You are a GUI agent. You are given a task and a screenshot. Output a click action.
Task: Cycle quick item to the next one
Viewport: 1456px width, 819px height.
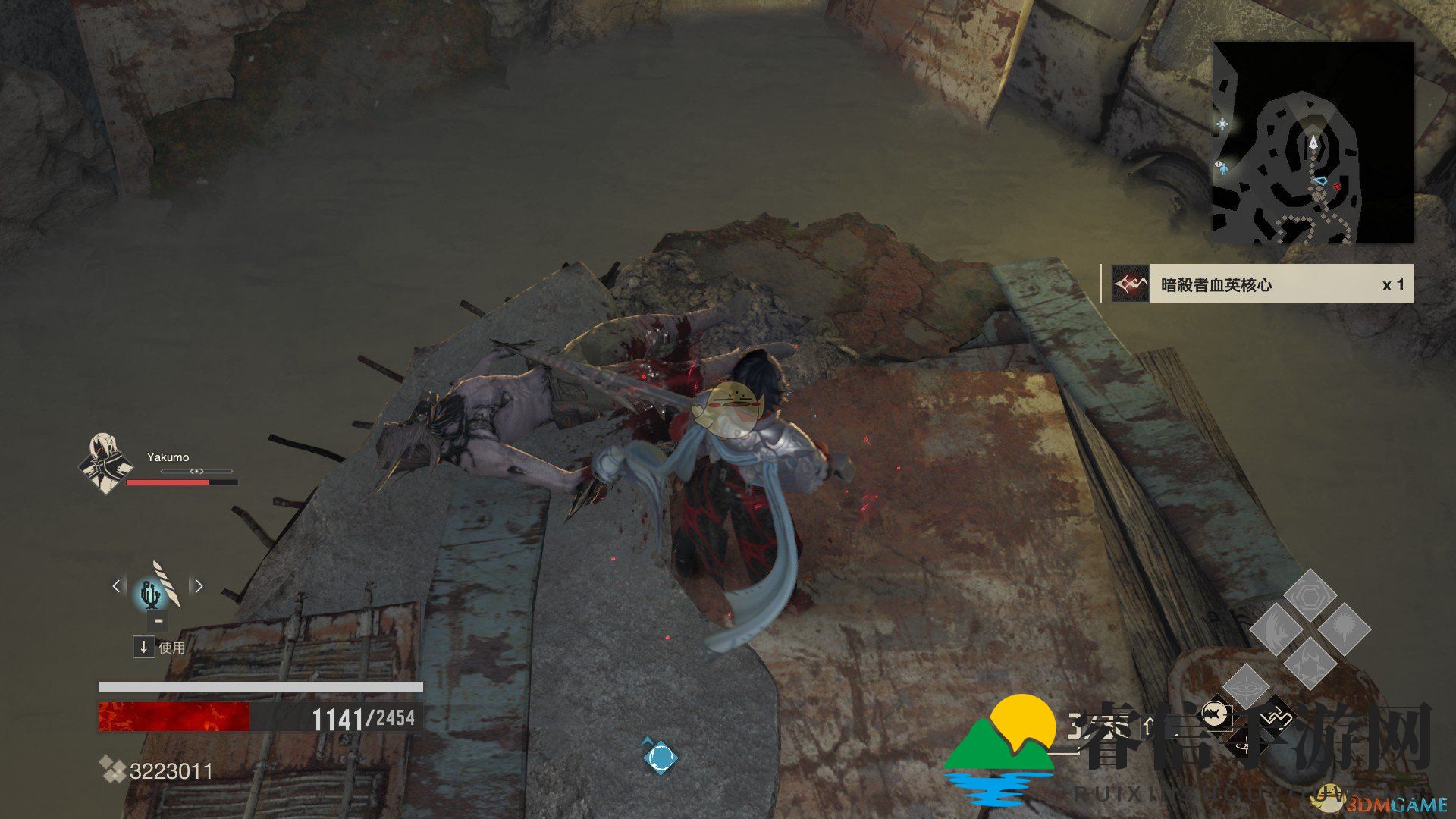click(x=199, y=585)
